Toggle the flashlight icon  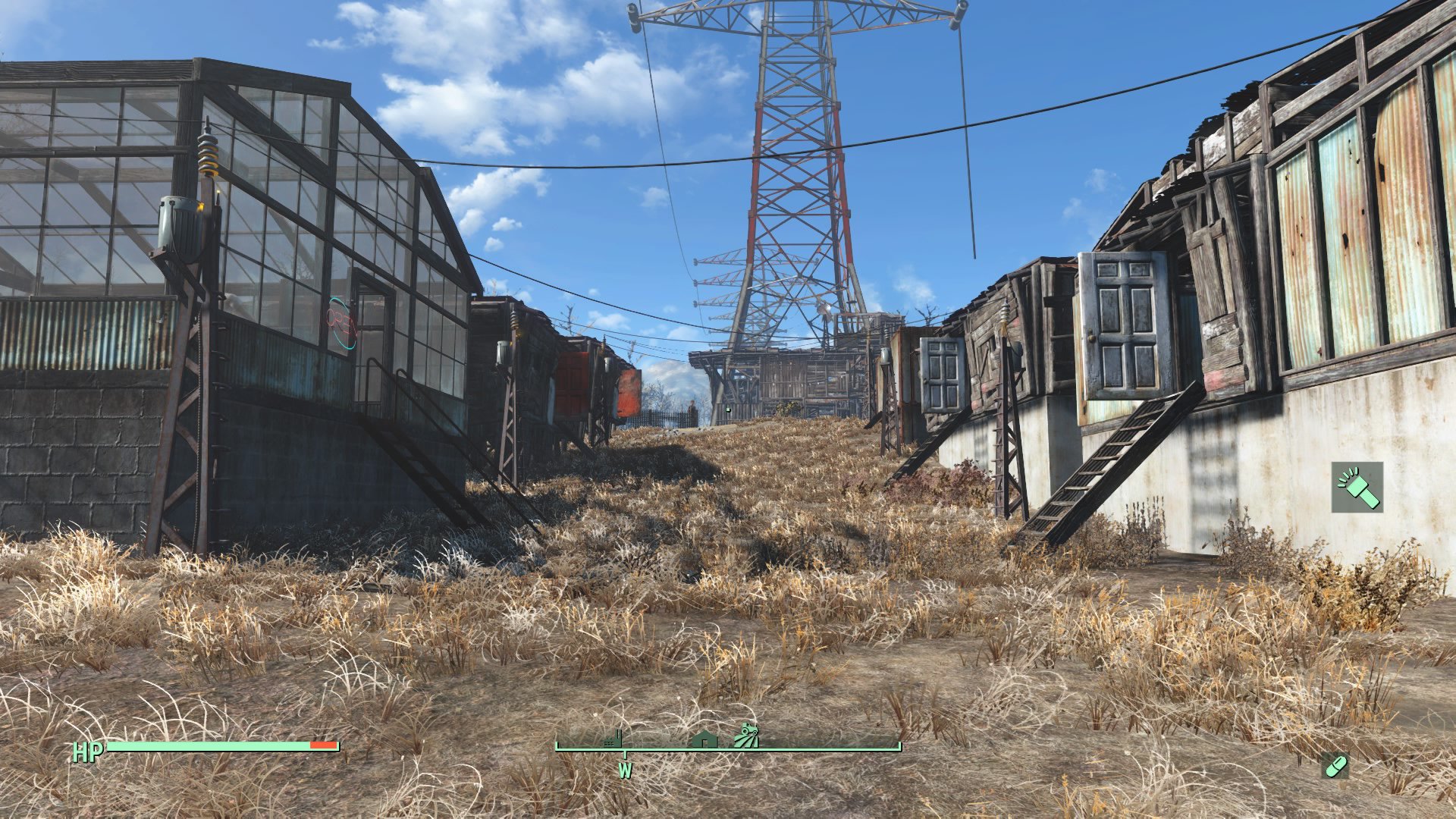click(1357, 488)
